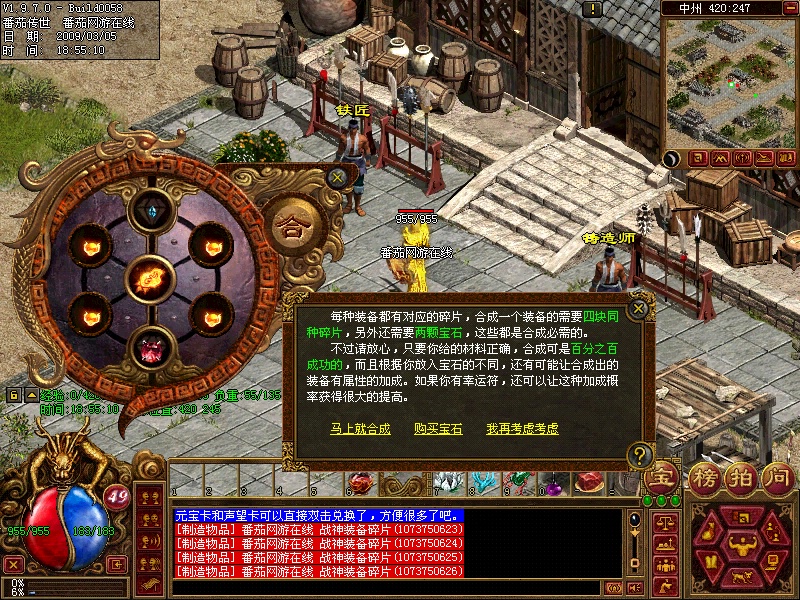The image size is (800, 600).
Task: Close the synthesis wheel panel
Action: coord(338,177)
